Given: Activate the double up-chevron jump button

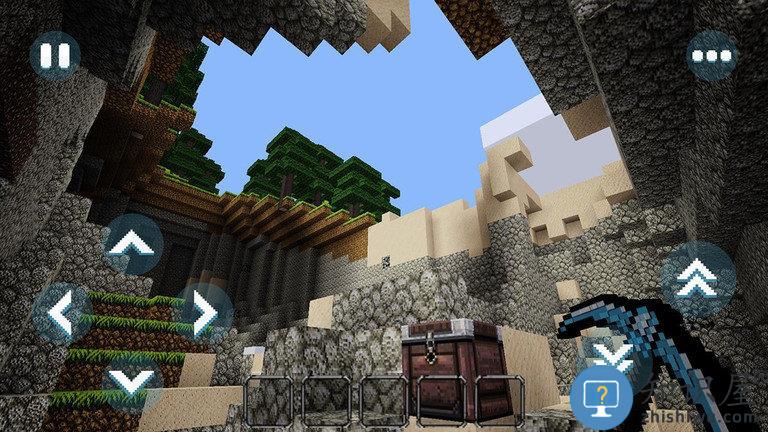Looking at the screenshot, I should click(x=697, y=279).
